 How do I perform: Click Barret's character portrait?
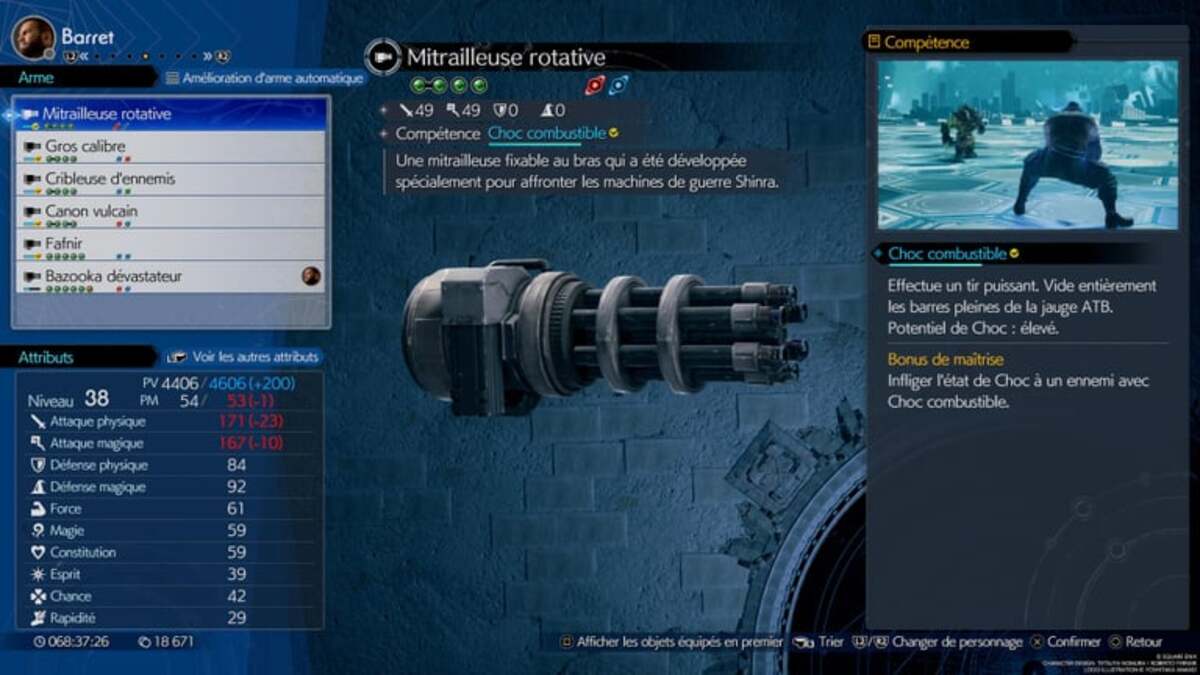click(x=33, y=37)
